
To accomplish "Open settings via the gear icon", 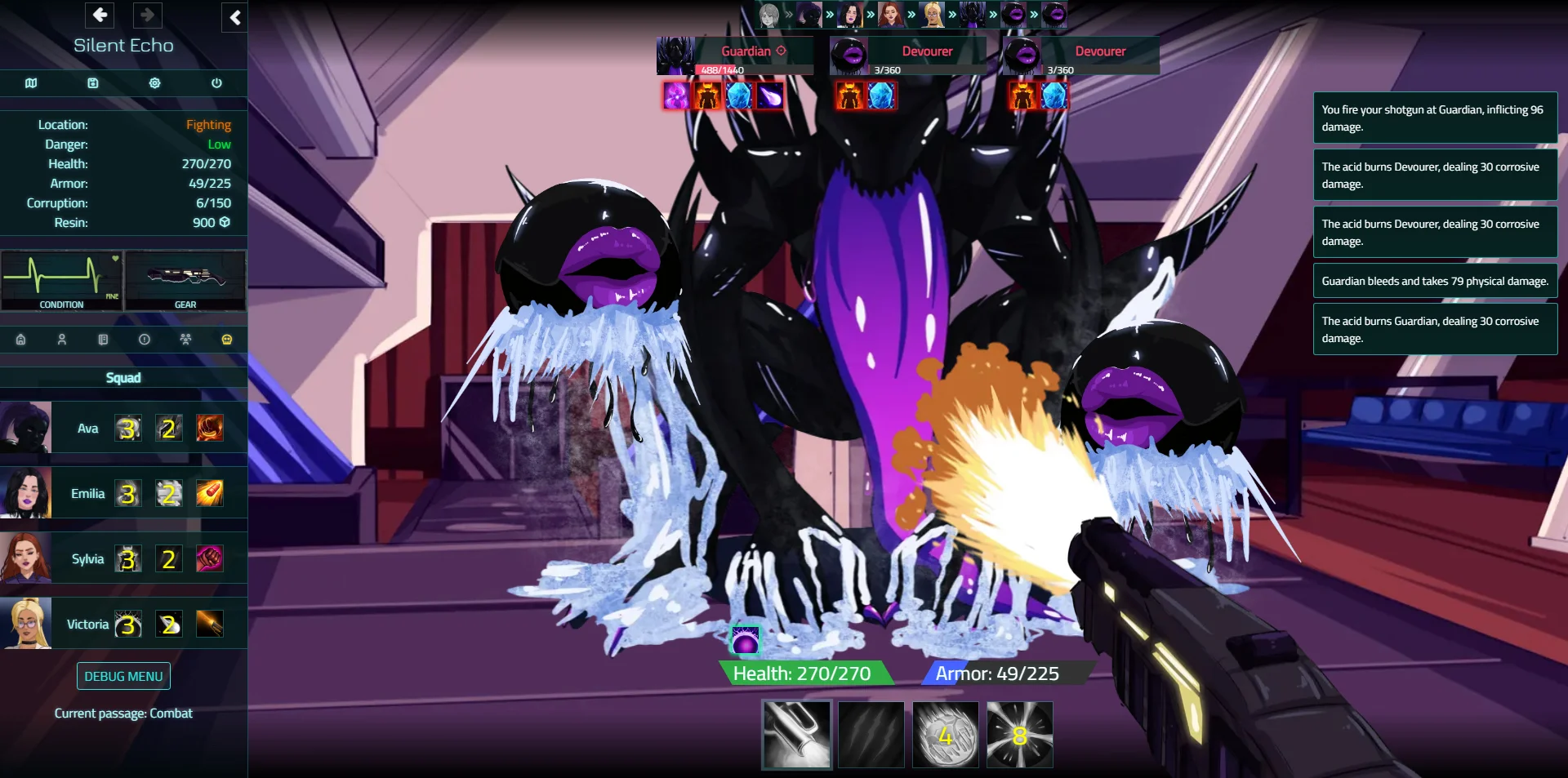I will (154, 83).
